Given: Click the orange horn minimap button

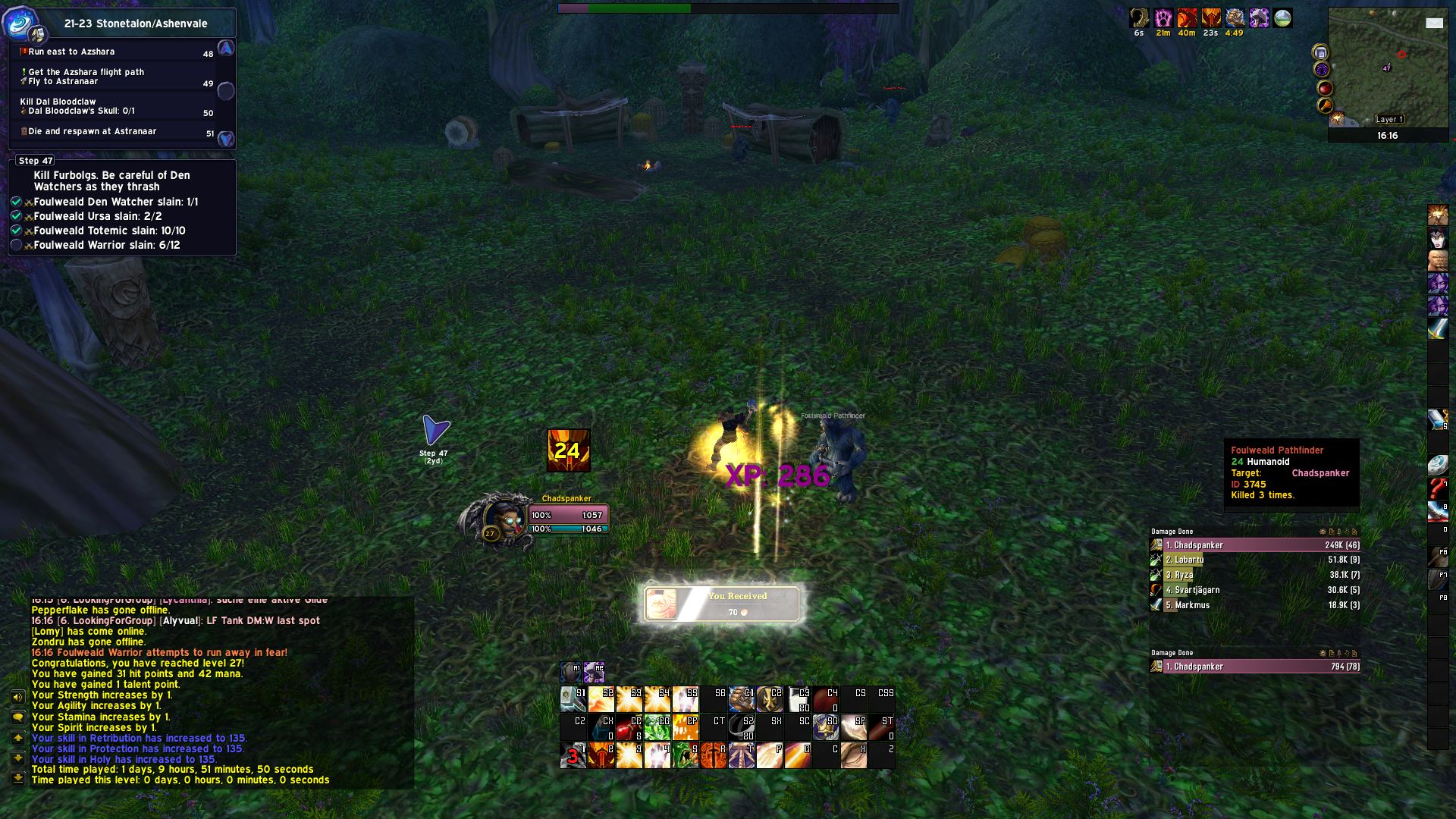Looking at the screenshot, I should (x=1325, y=106).
